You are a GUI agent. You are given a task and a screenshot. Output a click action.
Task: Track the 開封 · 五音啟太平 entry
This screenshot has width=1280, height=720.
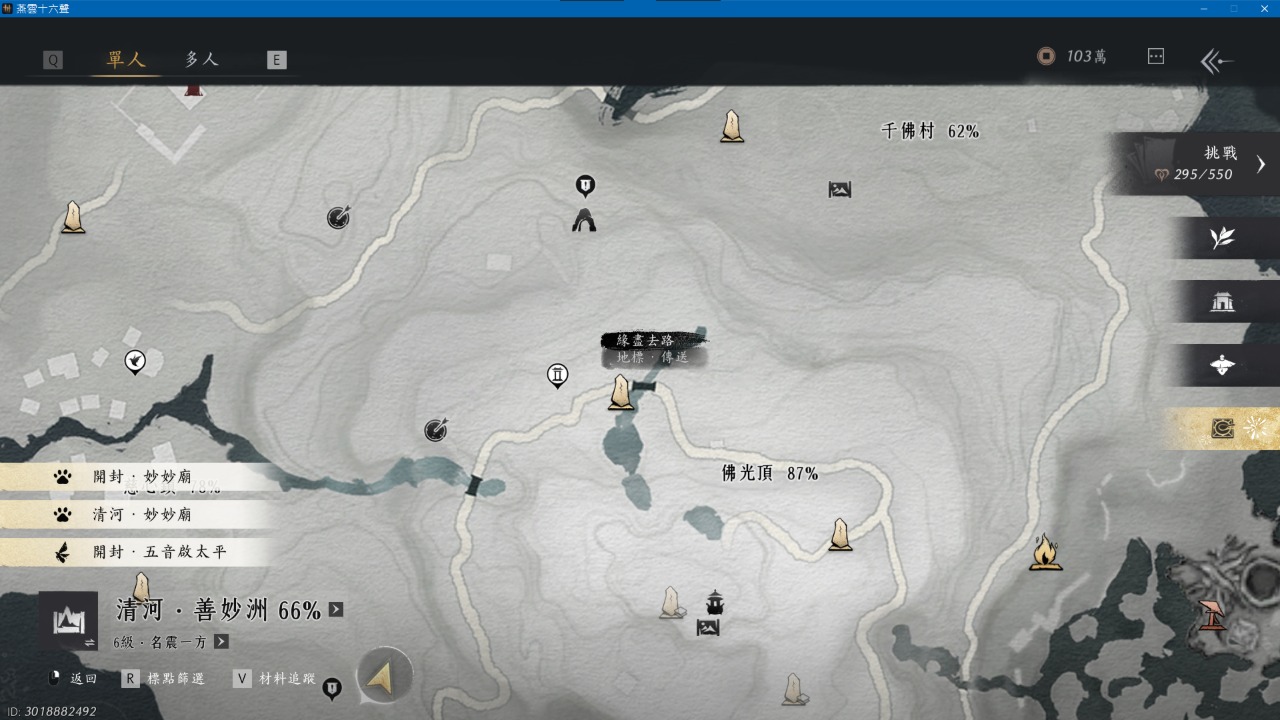[140, 552]
